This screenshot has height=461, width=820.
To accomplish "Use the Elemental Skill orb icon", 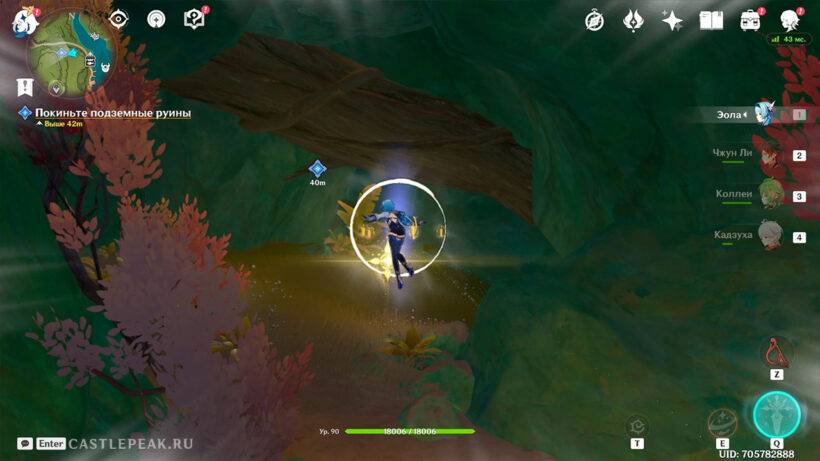I will (x=721, y=423).
